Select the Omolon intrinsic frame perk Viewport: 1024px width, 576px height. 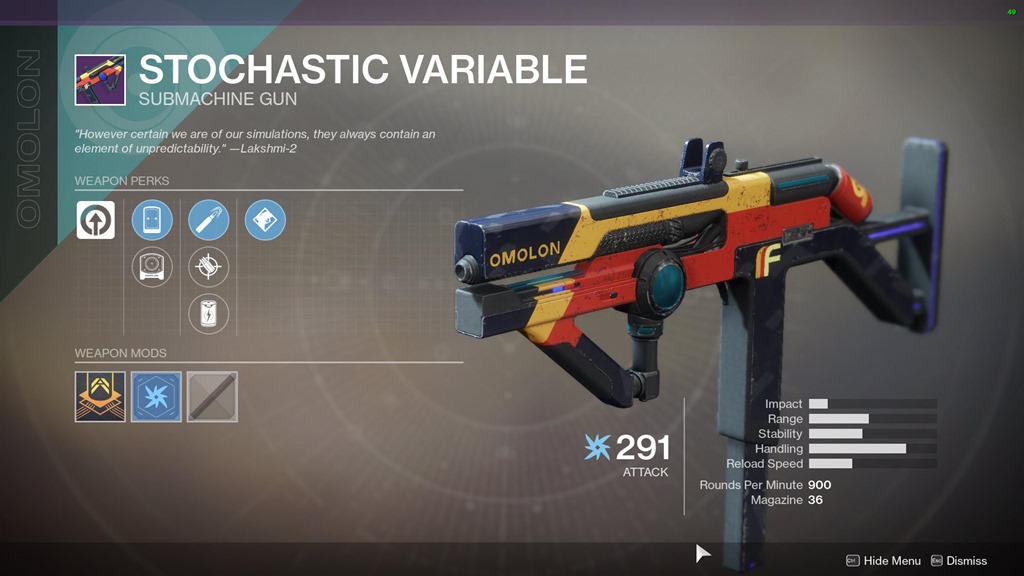96,220
